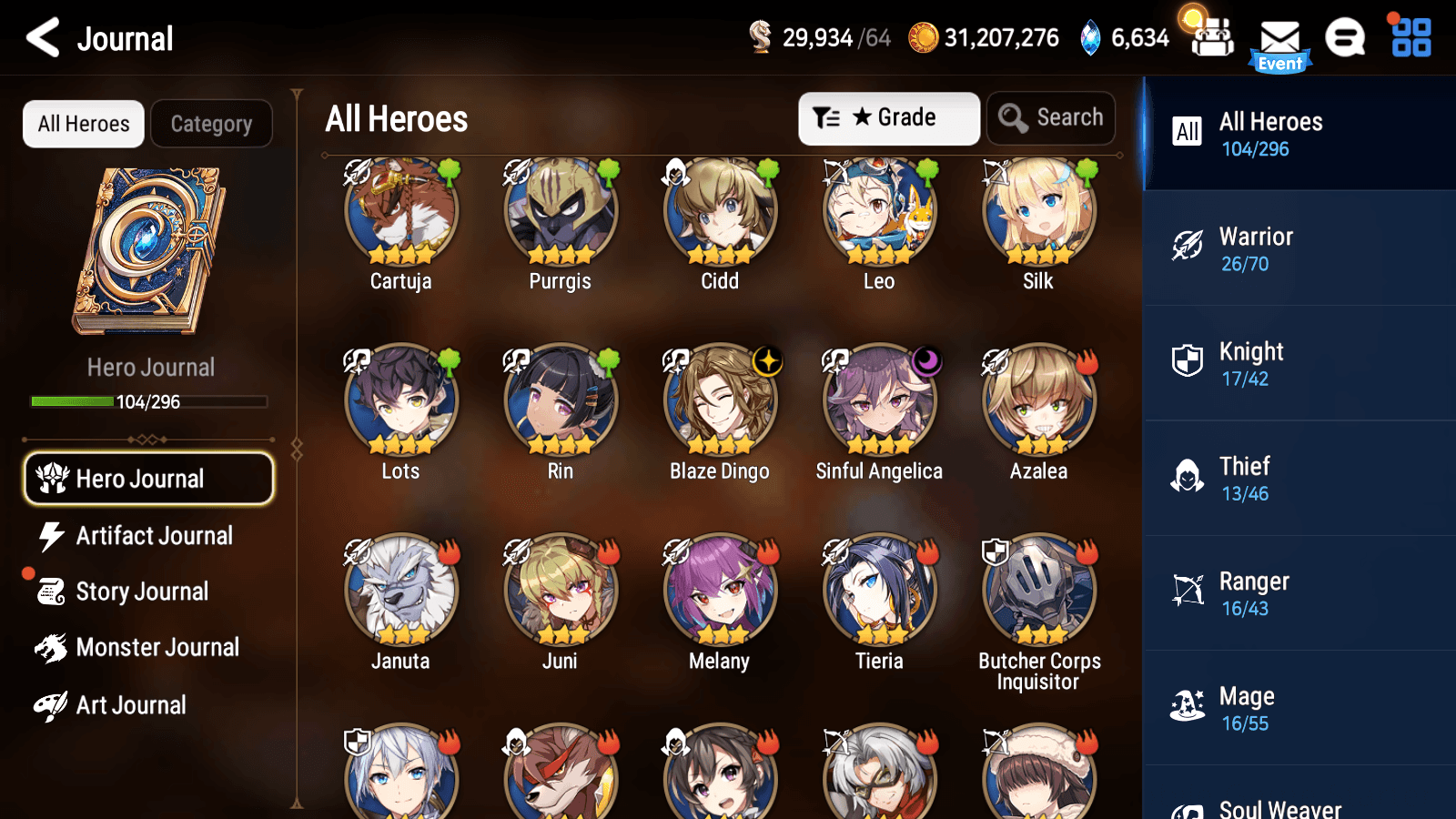Screen dimensions: 1456x819
Task: Switch to All Heroes filter tab
Action: point(83,124)
